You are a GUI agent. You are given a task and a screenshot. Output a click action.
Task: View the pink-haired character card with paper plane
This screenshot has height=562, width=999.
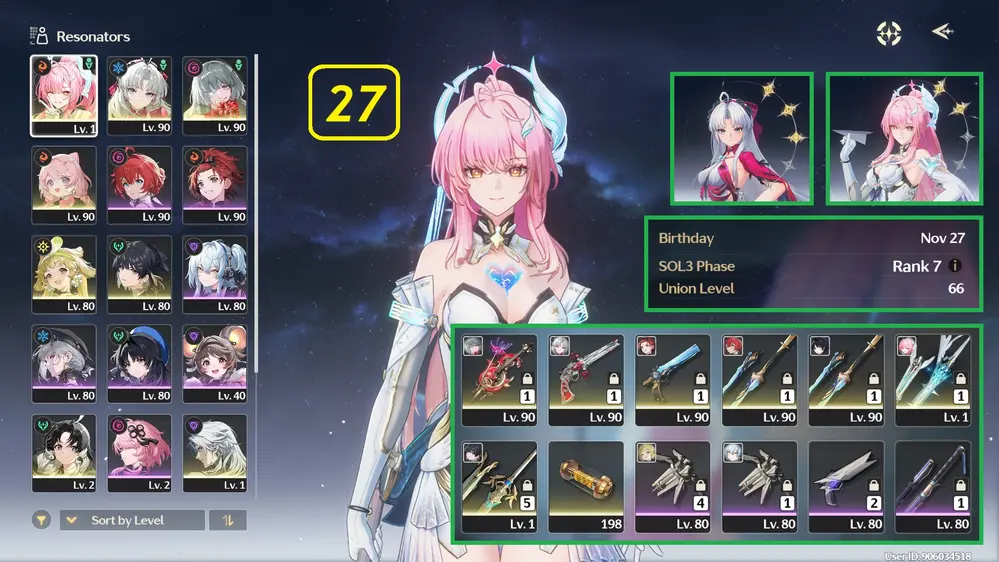point(904,138)
